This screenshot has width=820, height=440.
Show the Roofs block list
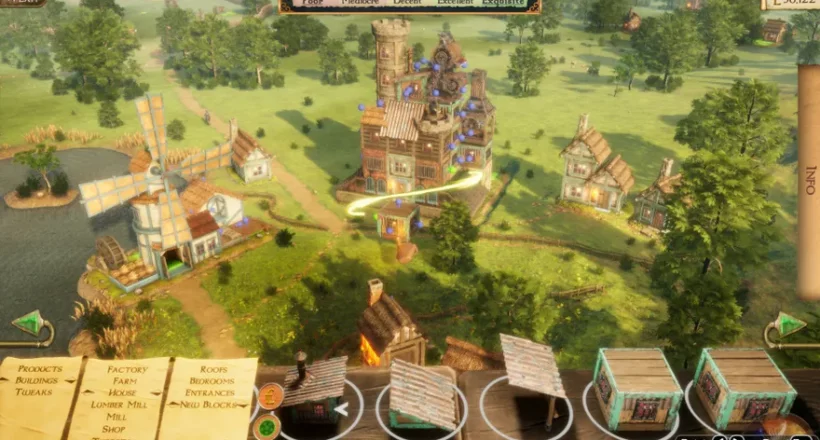pos(213,369)
